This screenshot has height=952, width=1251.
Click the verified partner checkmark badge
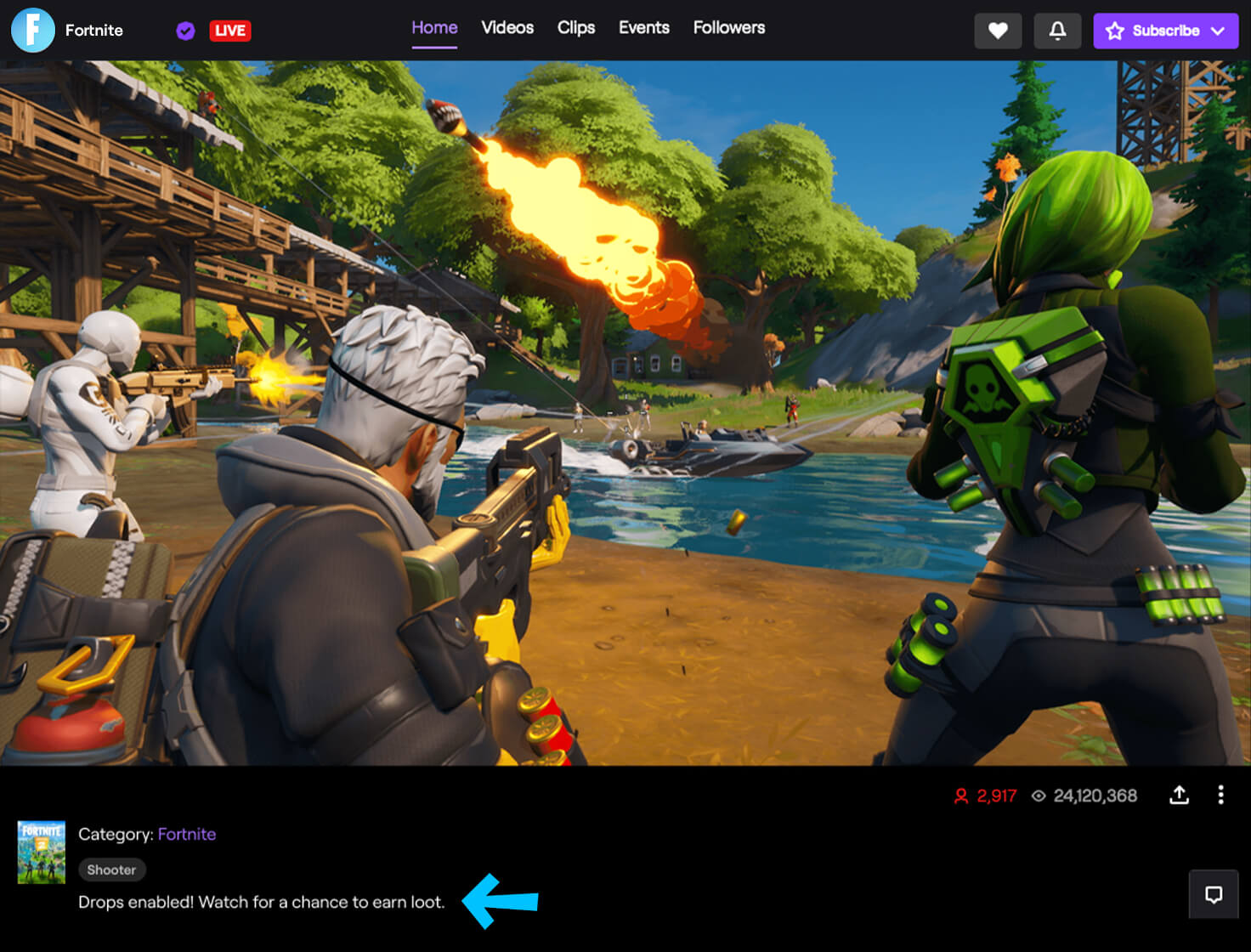coord(184,31)
